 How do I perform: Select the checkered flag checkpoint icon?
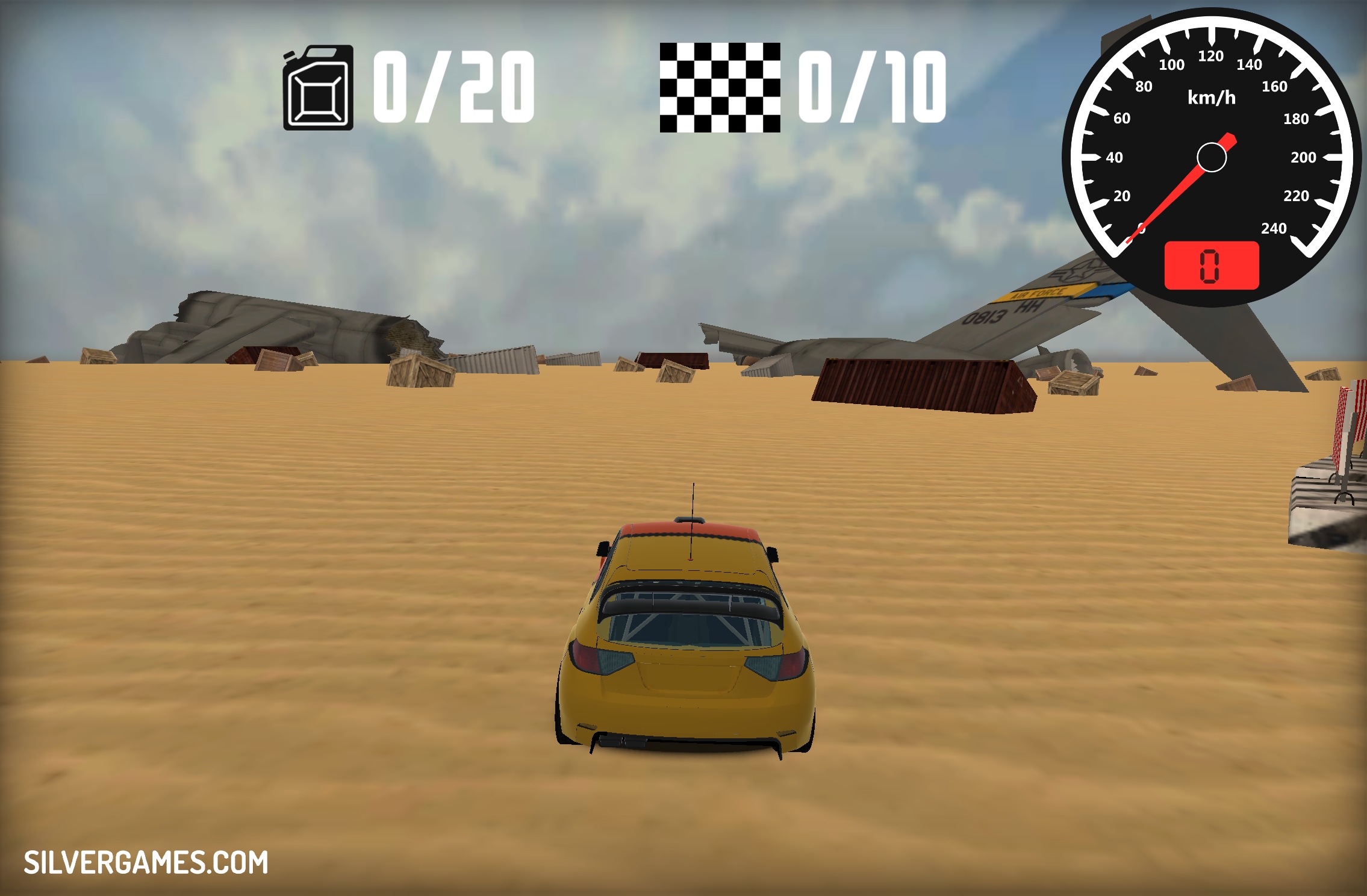[x=720, y=88]
